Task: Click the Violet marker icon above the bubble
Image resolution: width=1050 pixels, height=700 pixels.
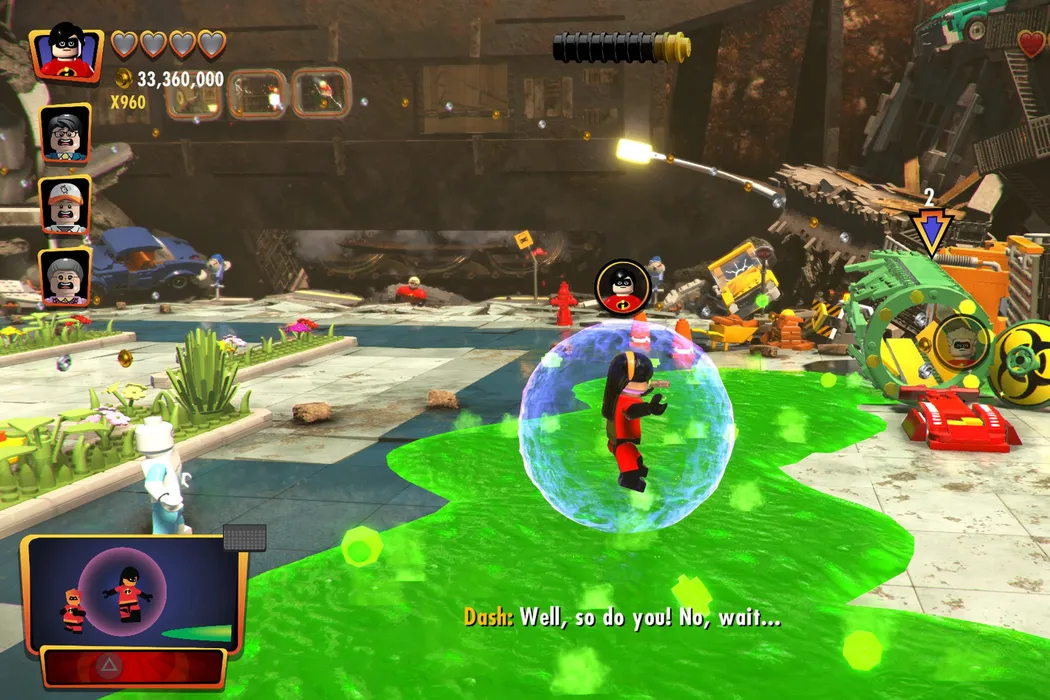Action: point(623,285)
